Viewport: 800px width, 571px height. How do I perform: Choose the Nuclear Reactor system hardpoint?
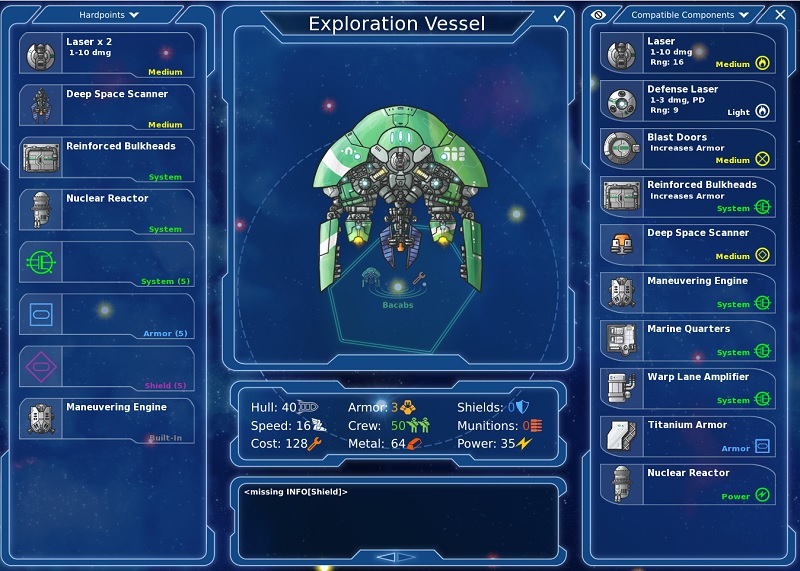click(107, 210)
